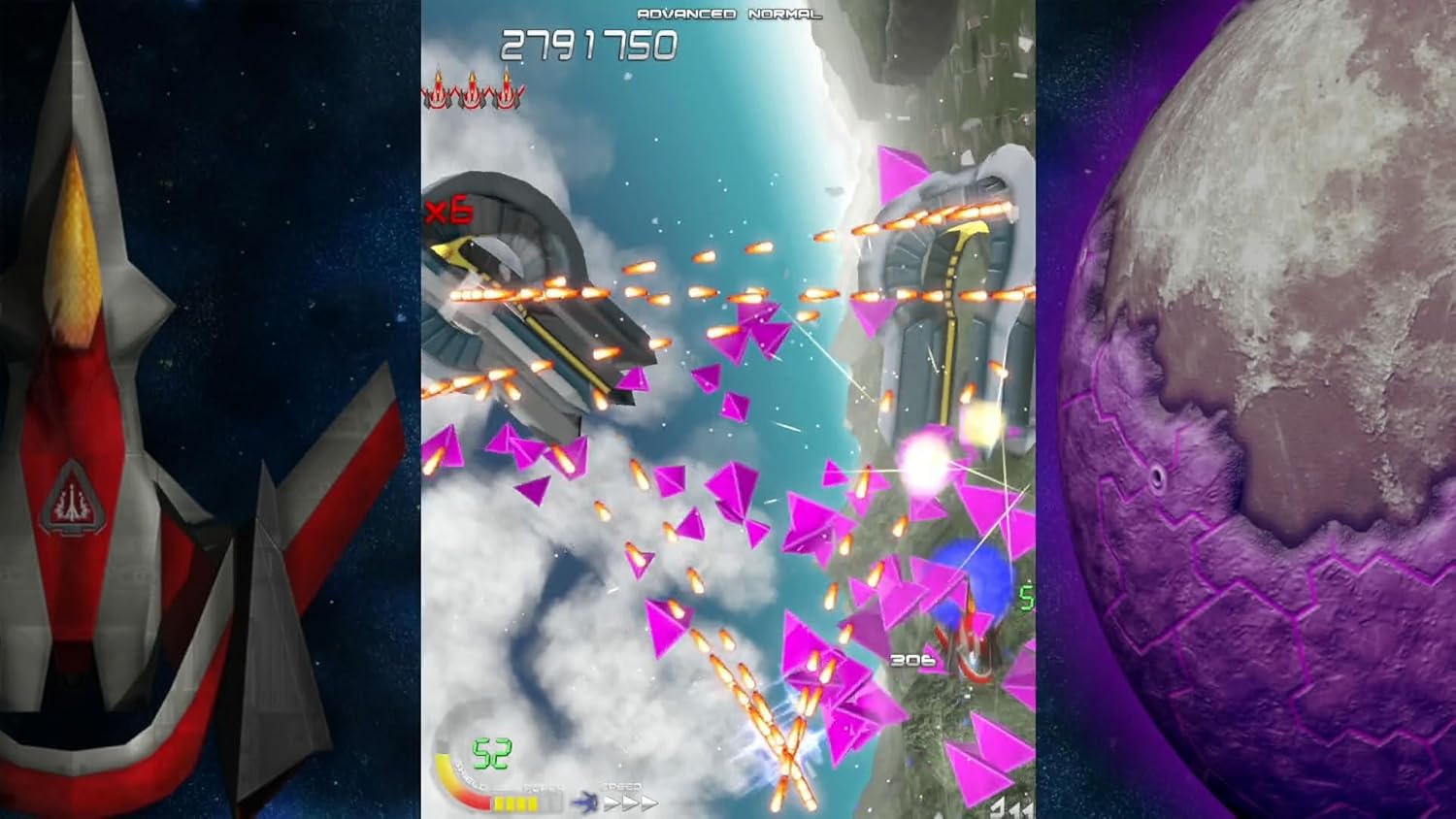Expand the score counter display
This screenshot has height=819, width=1456.
587,44
